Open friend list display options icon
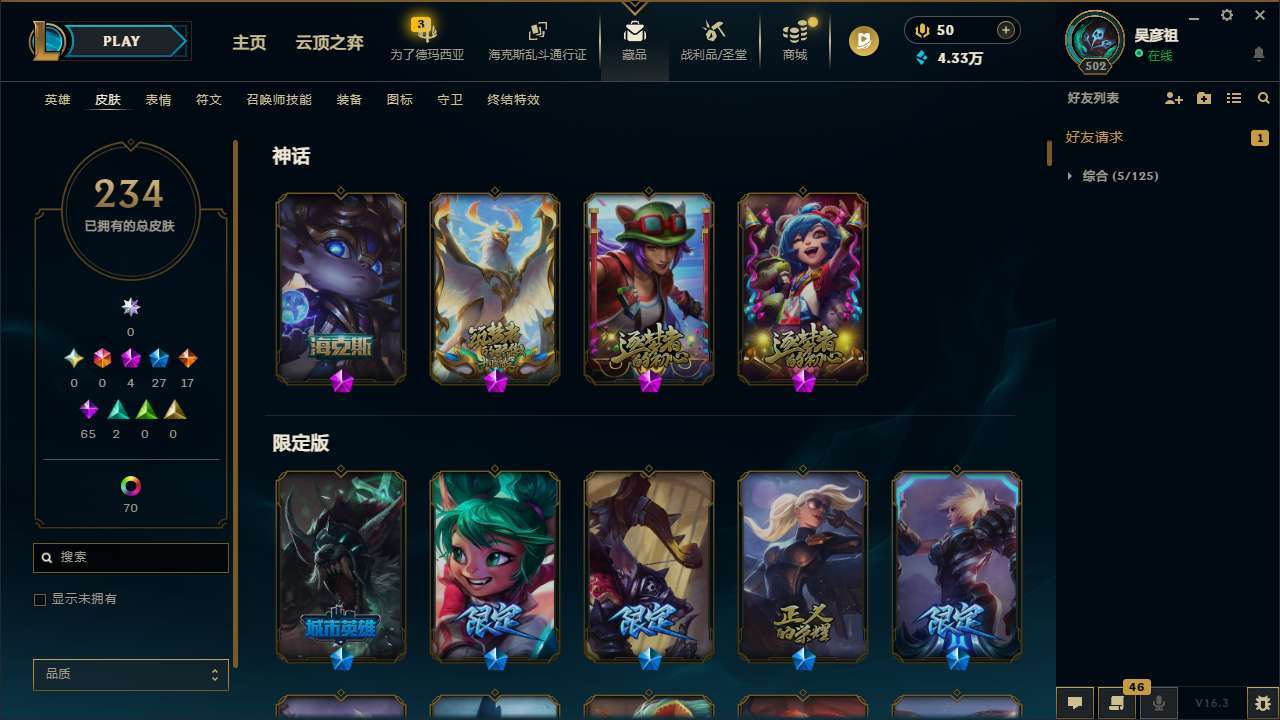The height and width of the screenshot is (720, 1280). tap(1233, 98)
